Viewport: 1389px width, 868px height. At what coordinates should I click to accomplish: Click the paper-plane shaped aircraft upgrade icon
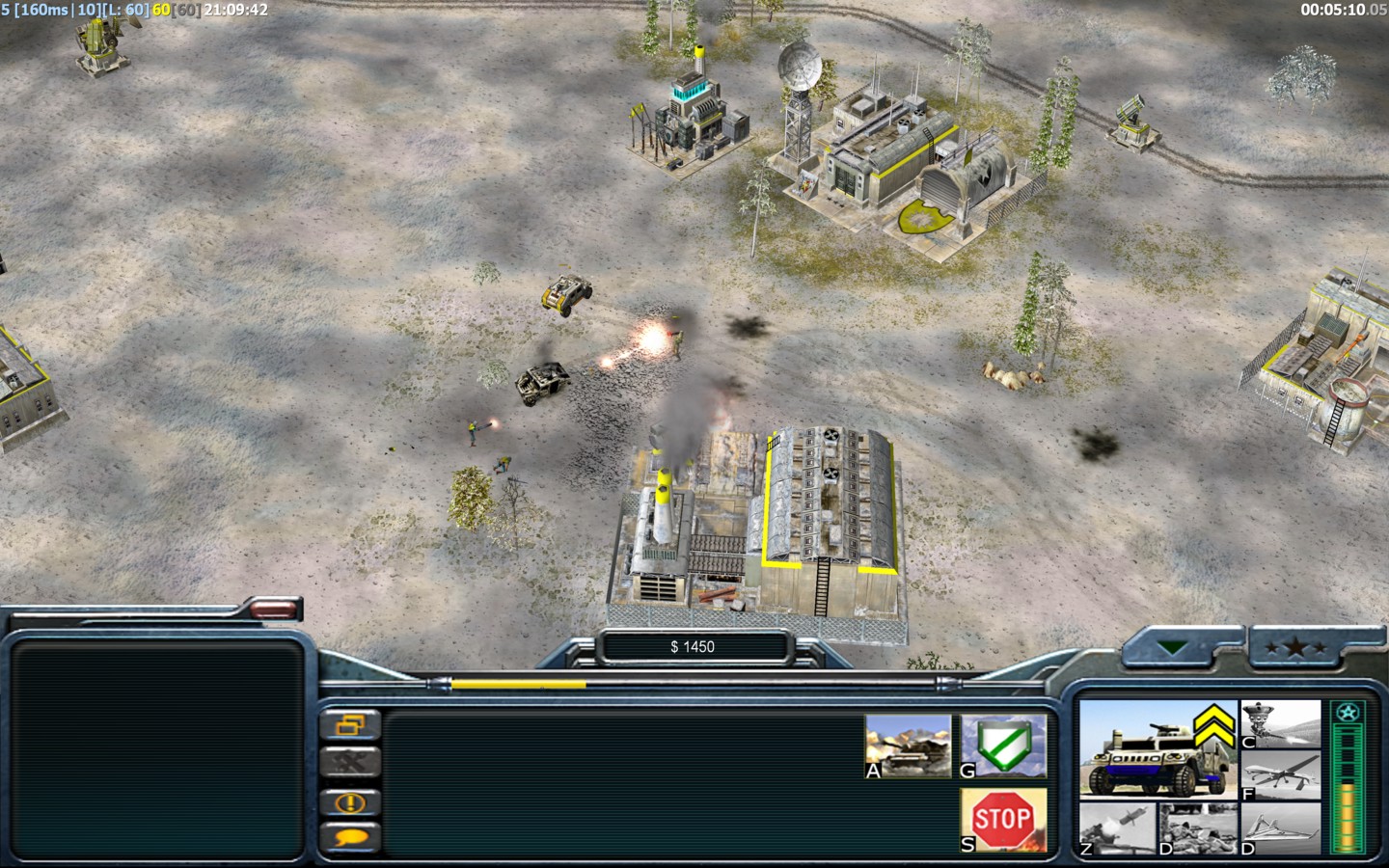click(1280, 828)
